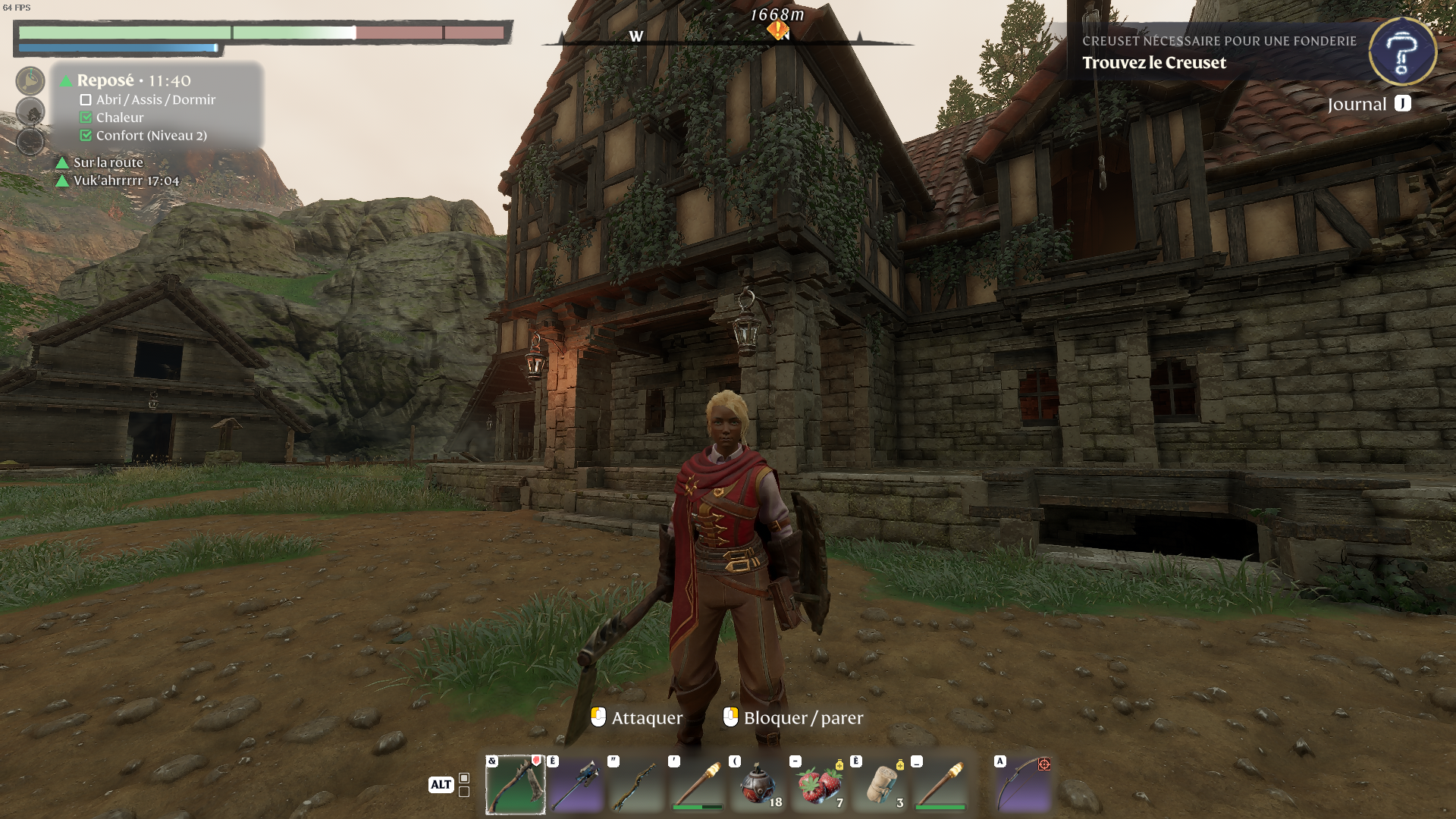Choose the strawberries hotbar slot
The height and width of the screenshot is (819, 1456).
(818, 785)
